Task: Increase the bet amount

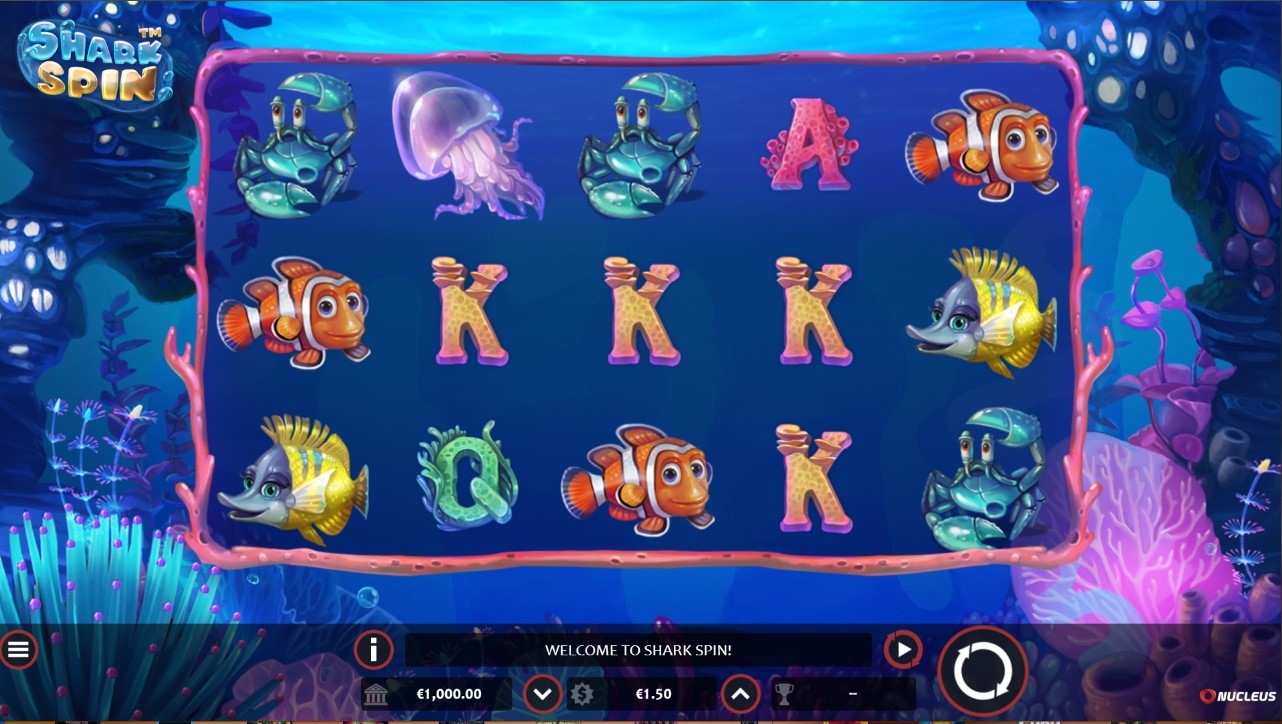Action: click(740, 693)
